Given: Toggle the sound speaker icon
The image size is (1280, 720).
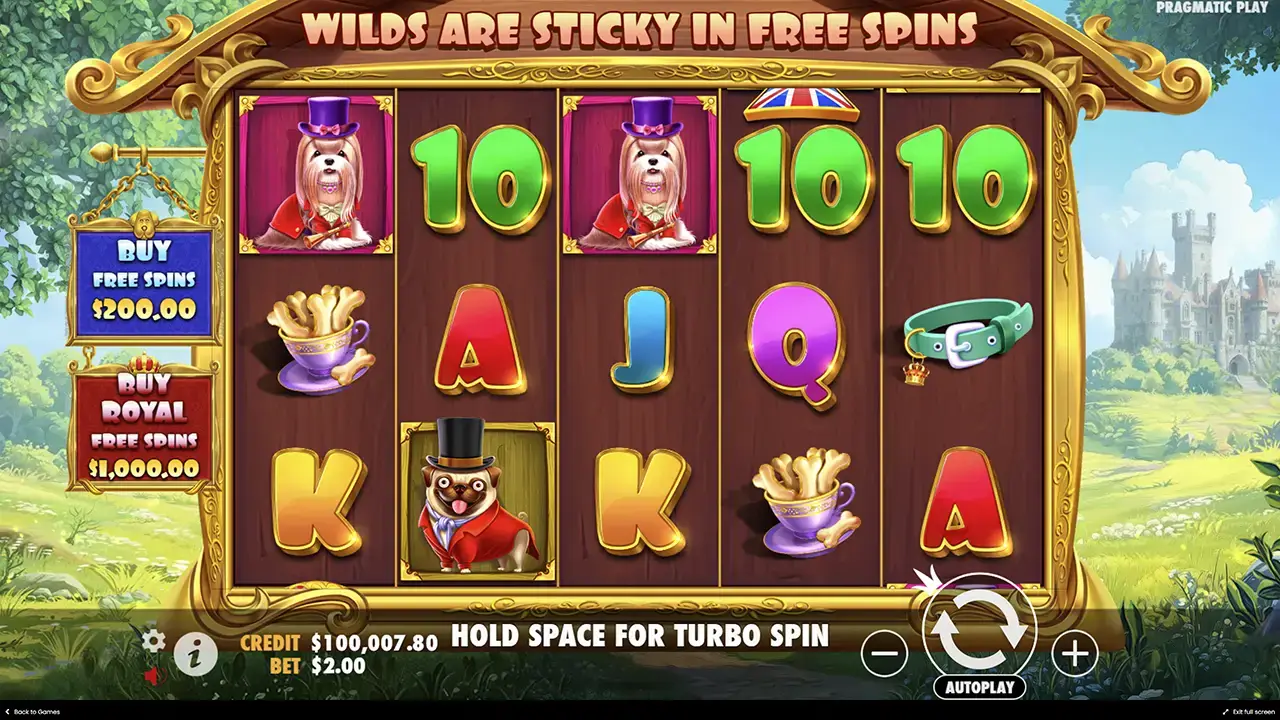Looking at the screenshot, I should coord(153,677).
